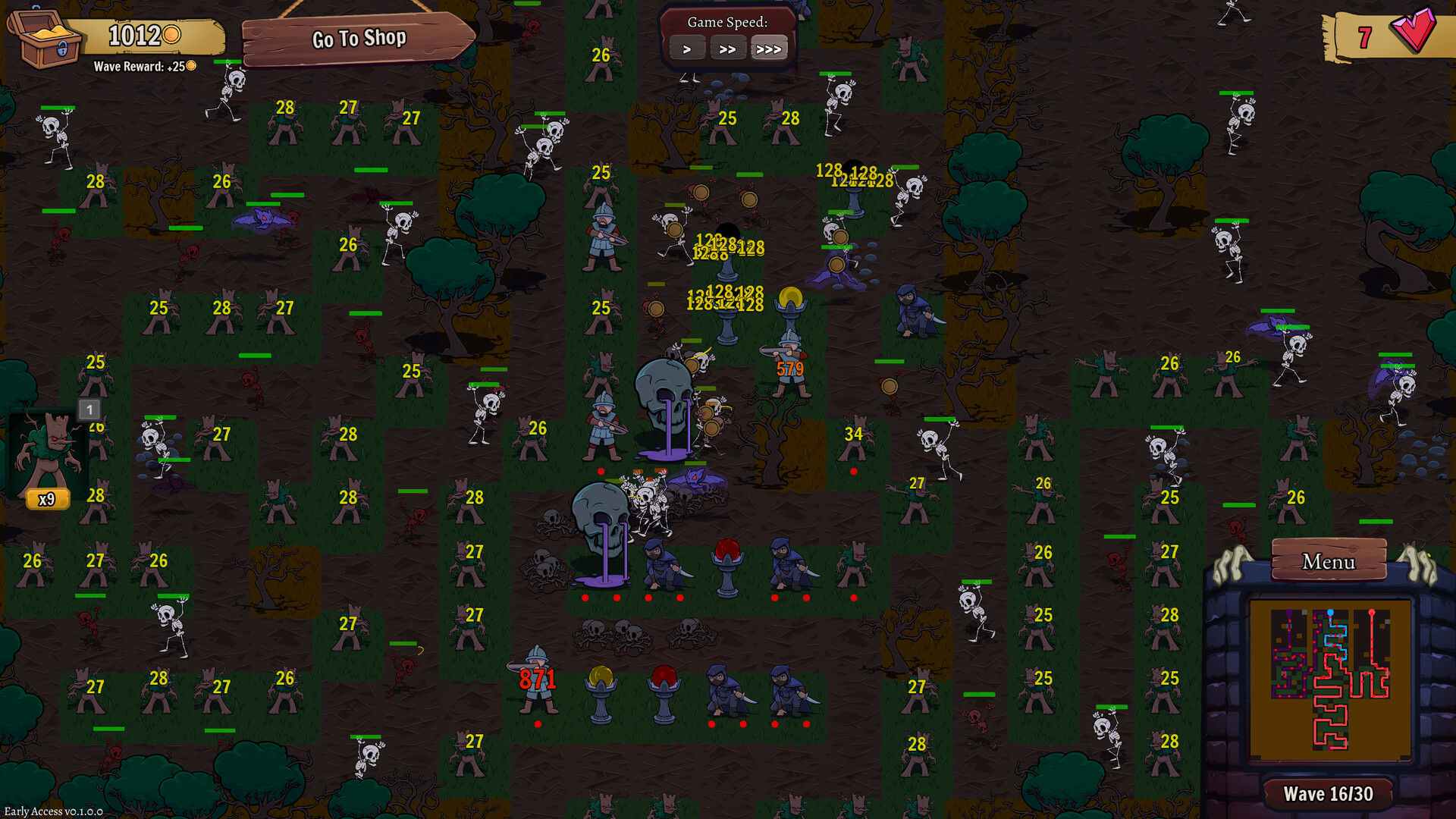1456x819 pixels.
Task: Select the treant unit card with x9 count
Action: click(47, 455)
